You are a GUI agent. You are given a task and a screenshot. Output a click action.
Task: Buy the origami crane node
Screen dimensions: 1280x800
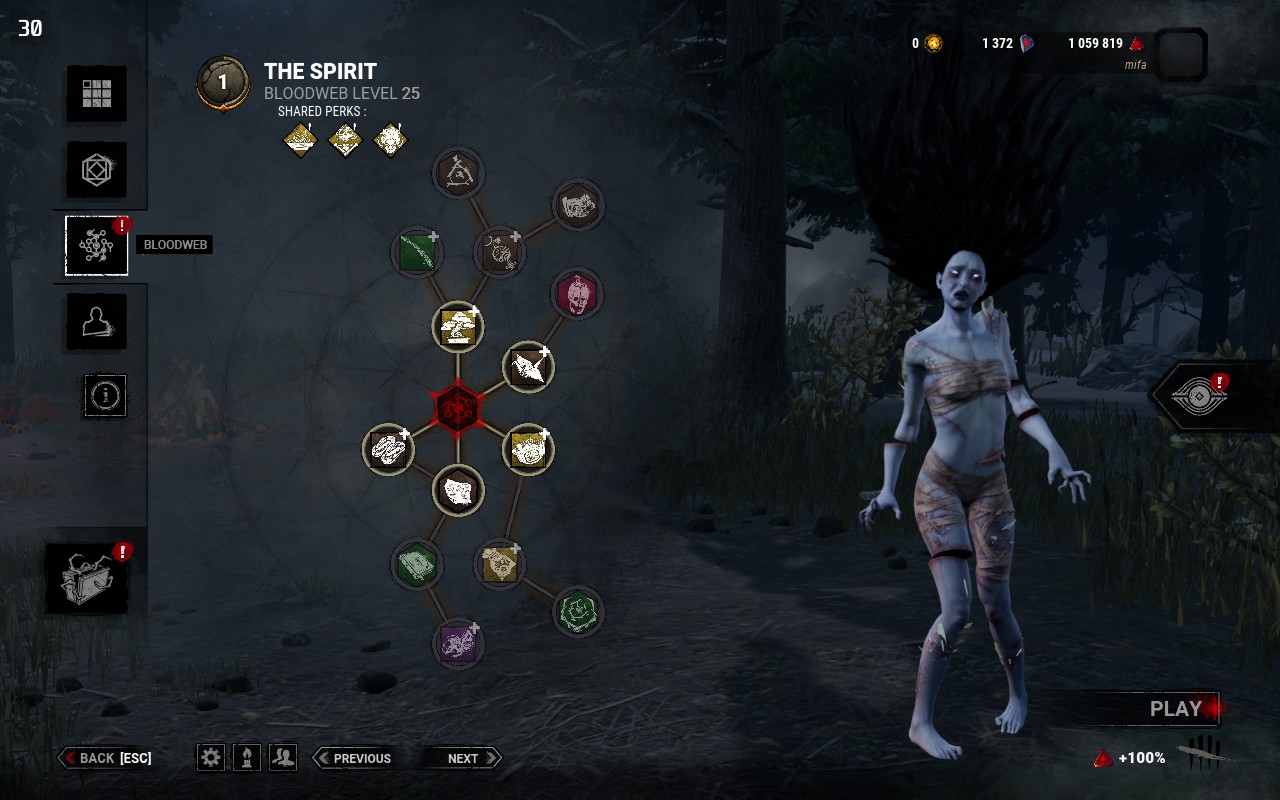pos(528,368)
